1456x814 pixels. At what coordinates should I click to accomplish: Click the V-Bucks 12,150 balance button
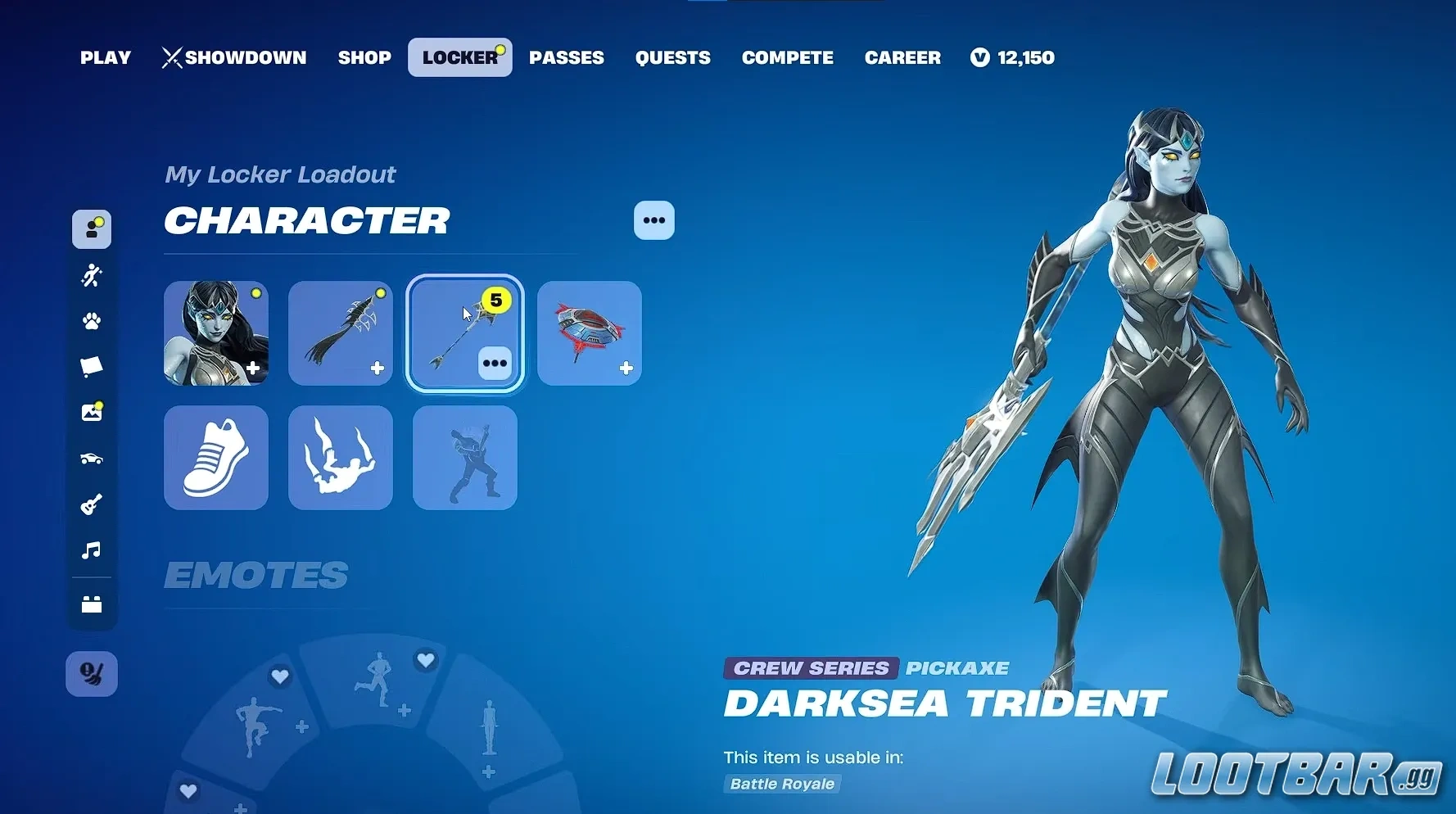click(x=1012, y=57)
